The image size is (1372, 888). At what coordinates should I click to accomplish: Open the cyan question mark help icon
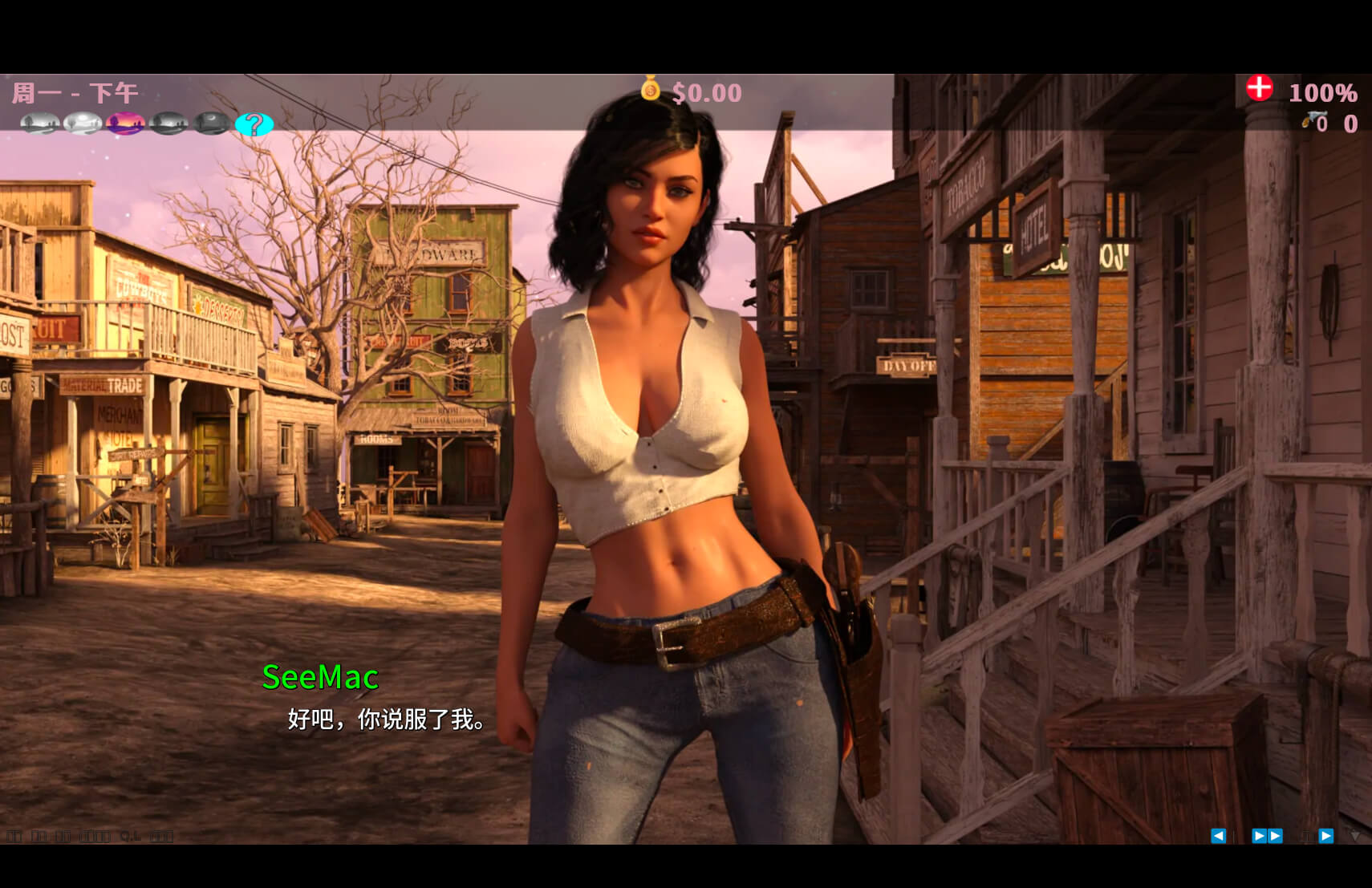254,124
